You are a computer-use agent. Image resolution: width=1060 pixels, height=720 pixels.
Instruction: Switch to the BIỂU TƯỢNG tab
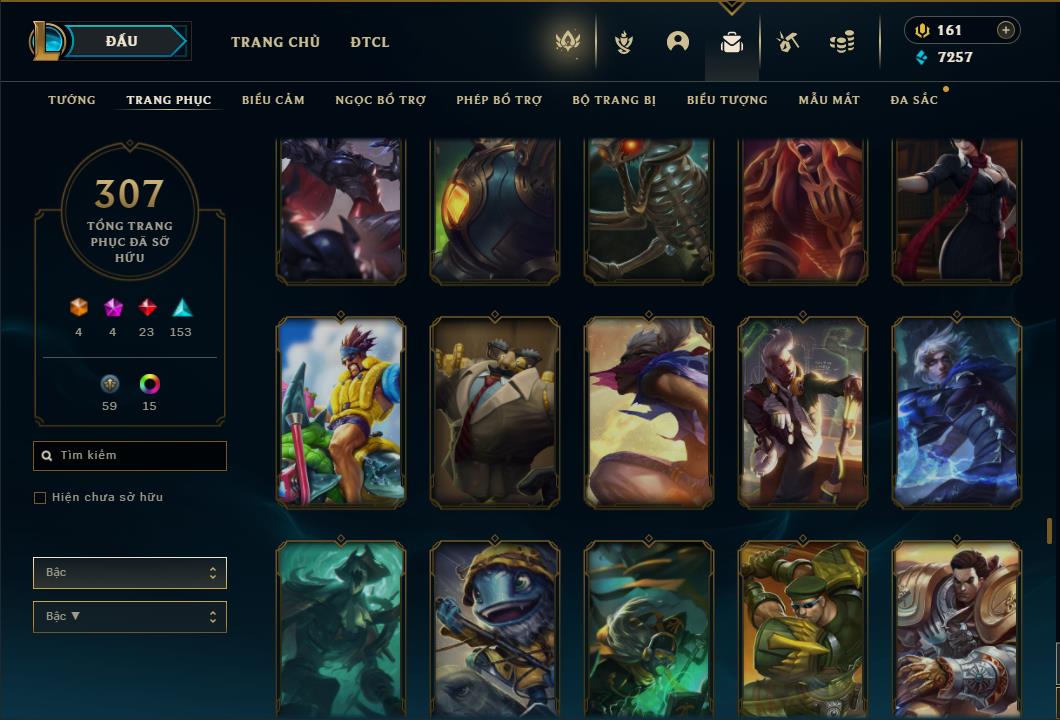click(x=727, y=100)
